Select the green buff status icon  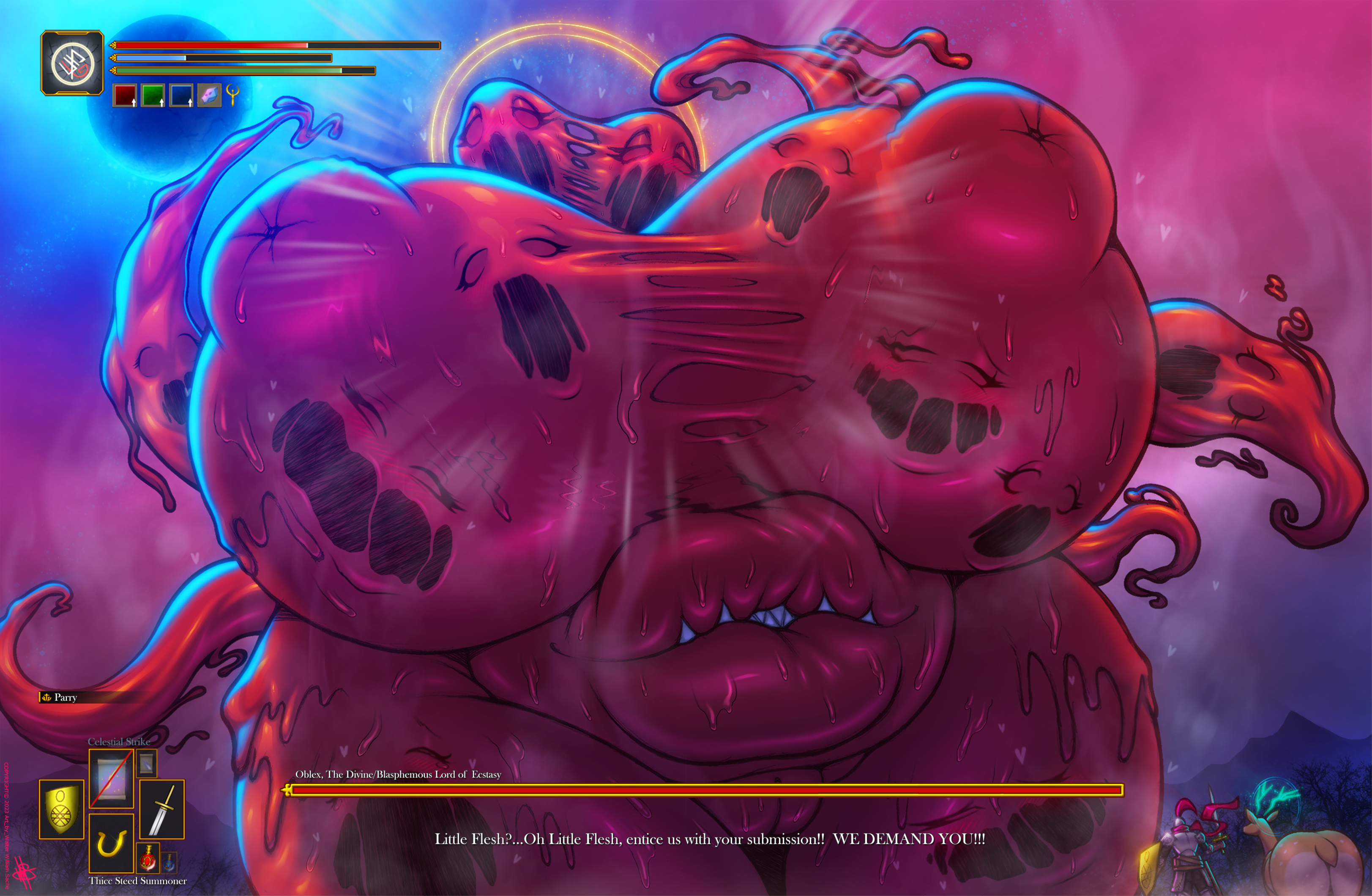tap(153, 95)
